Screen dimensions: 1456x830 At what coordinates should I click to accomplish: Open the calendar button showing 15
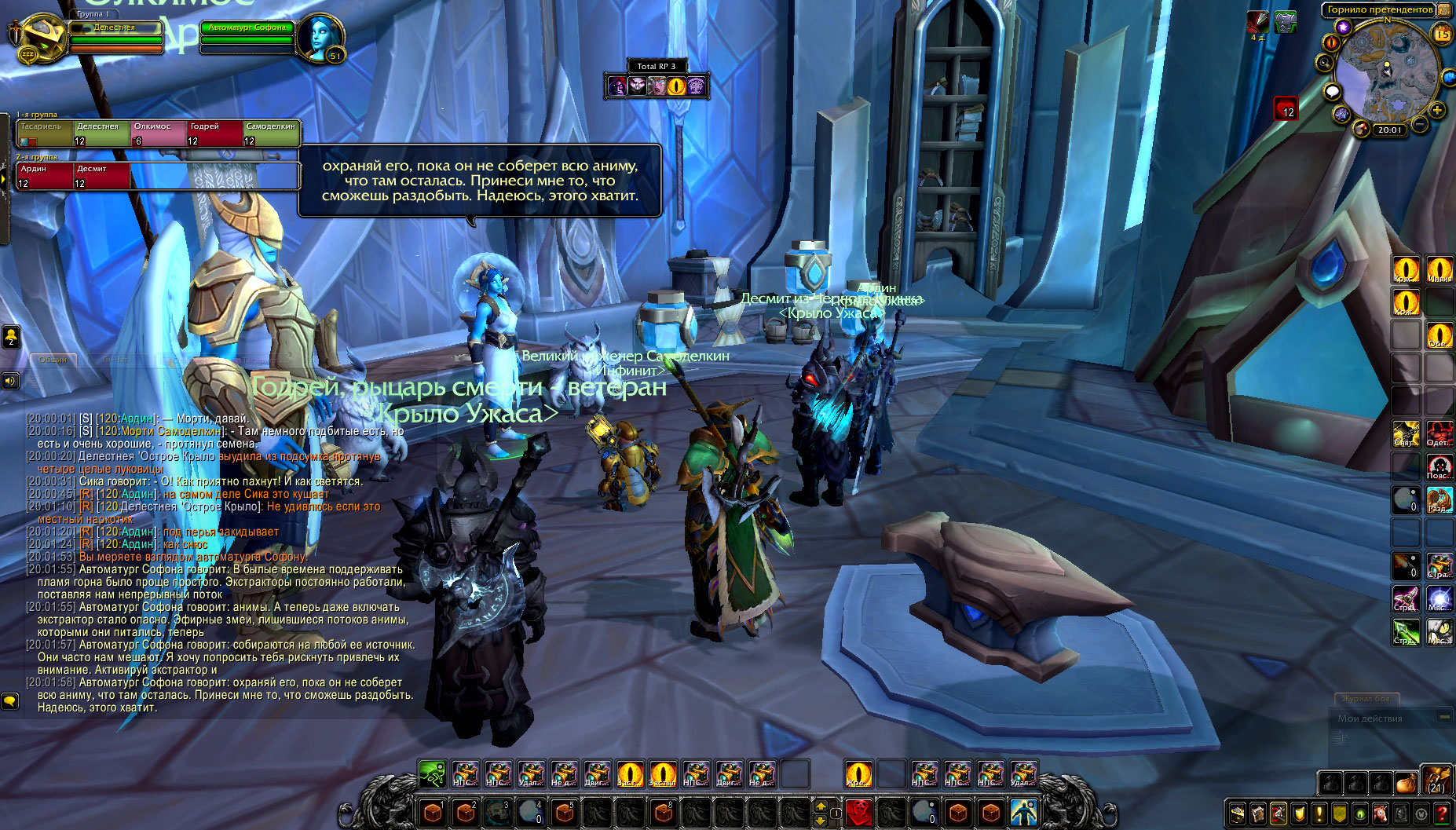(x=1443, y=34)
